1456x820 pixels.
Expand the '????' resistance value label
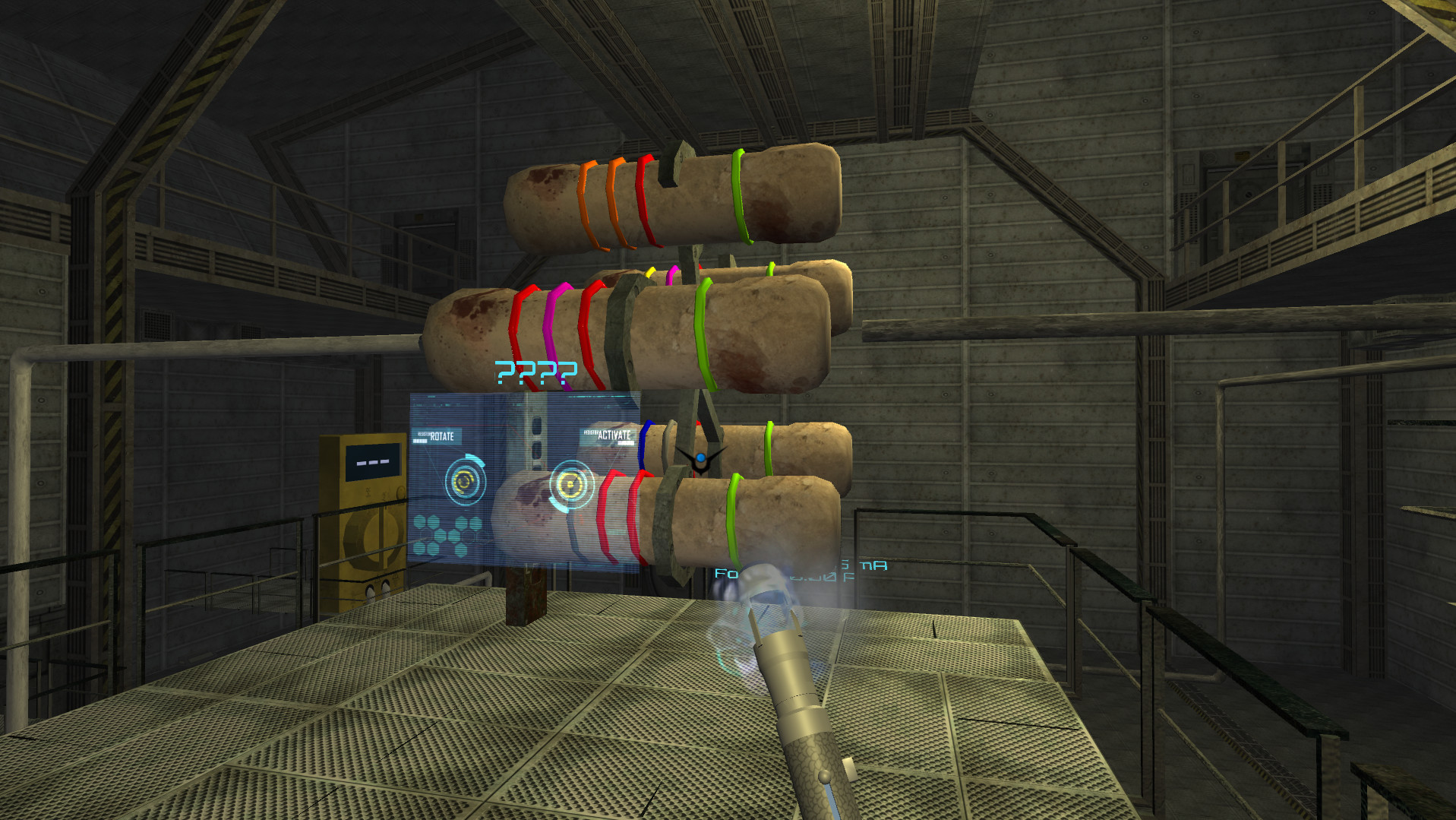pyautogui.click(x=535, y=372)
